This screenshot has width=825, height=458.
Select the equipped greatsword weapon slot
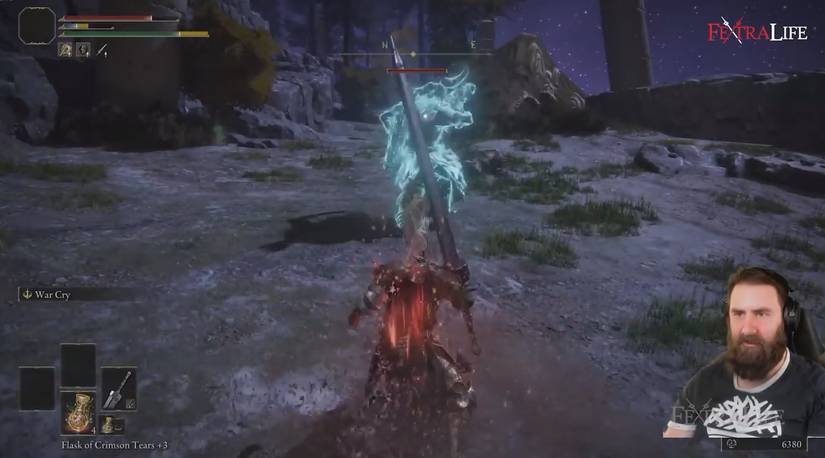(x=118, y=387)
